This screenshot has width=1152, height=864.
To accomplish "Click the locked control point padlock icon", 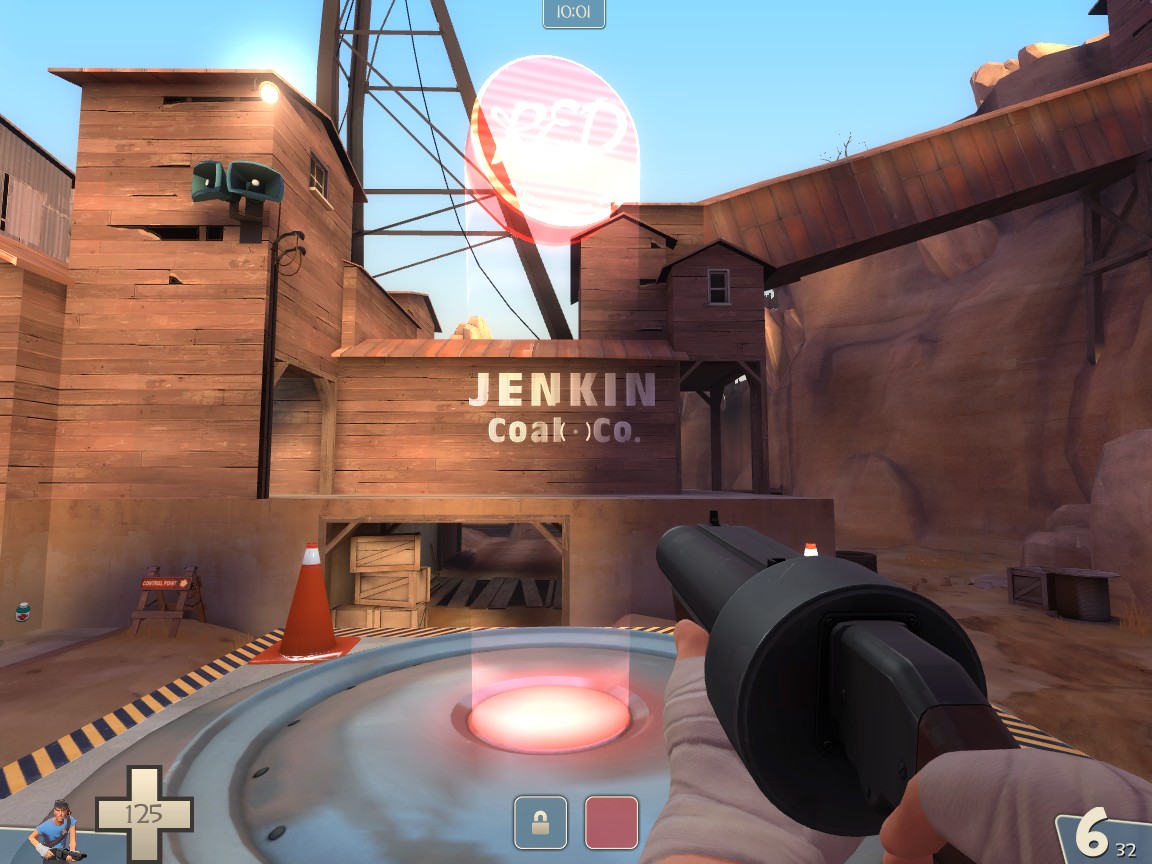I will [540, 822].
